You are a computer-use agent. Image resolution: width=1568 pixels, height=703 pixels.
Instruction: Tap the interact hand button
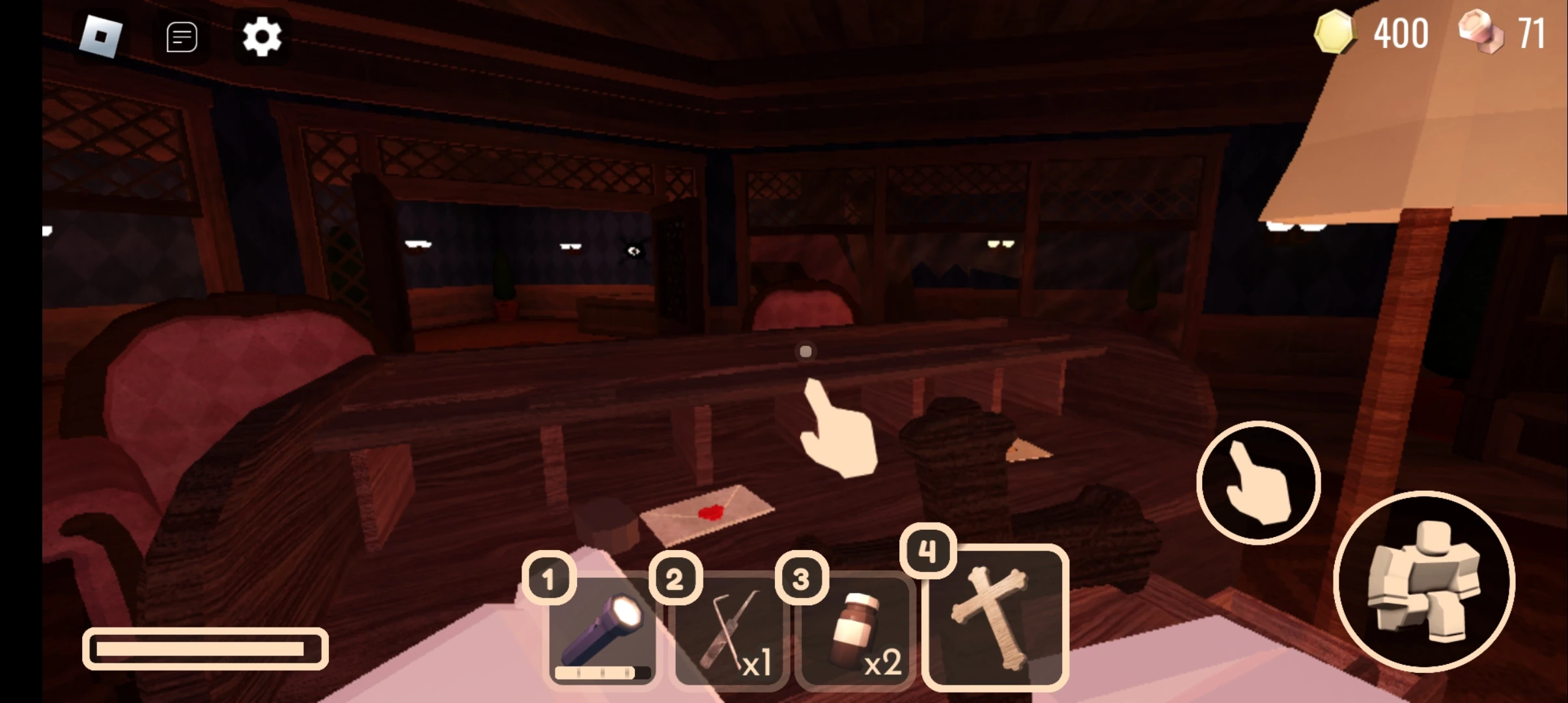click(x=1258, y=482)
